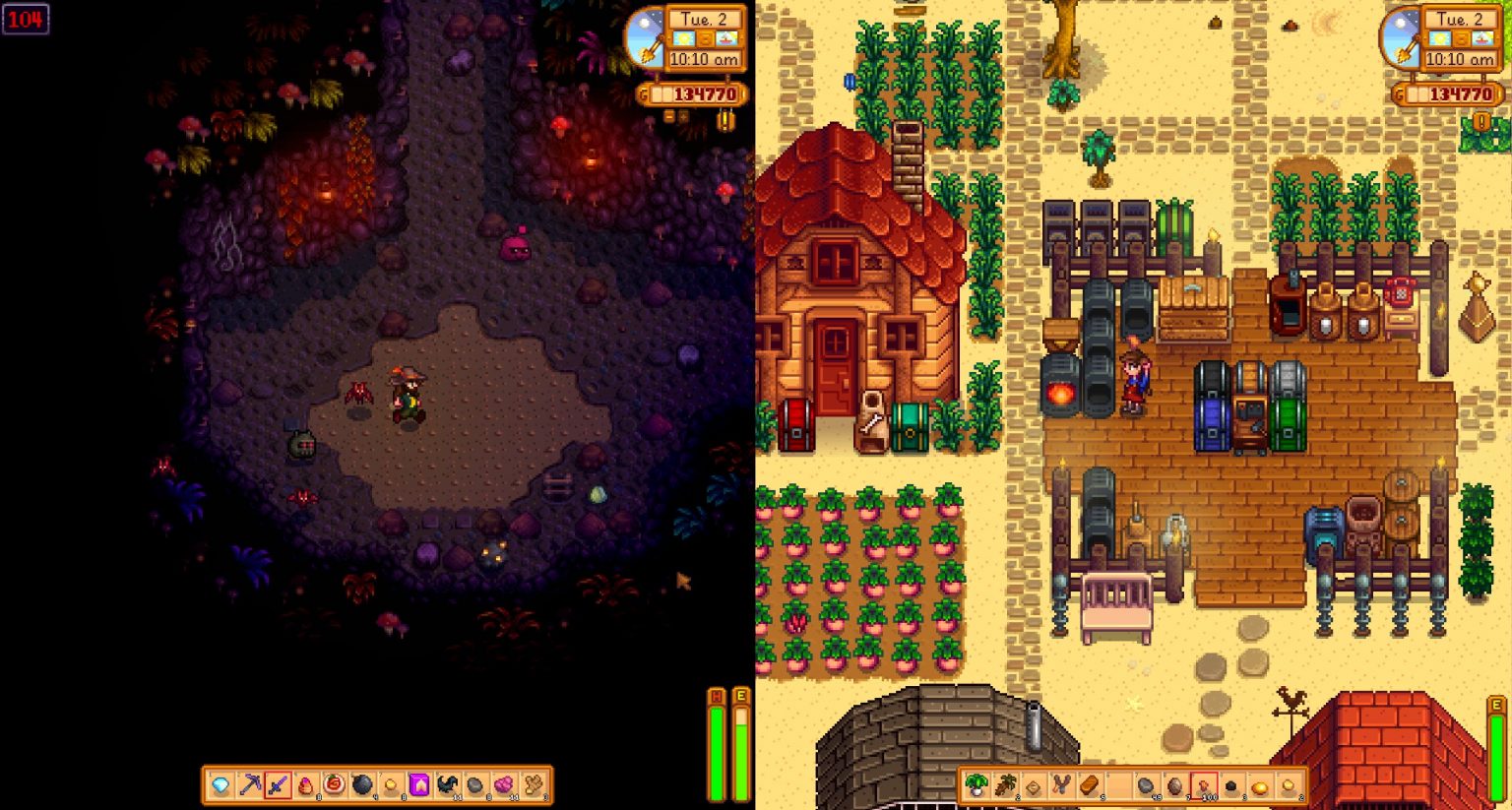Select the pink cluster item stack
1512x810 pixels.
click(504, 785)
